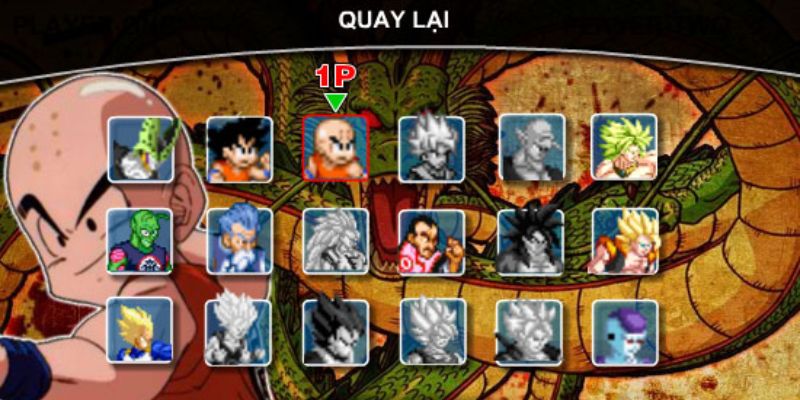Choose kid Goku with black hair
The image size is (800, 400).
coord(239,148)
